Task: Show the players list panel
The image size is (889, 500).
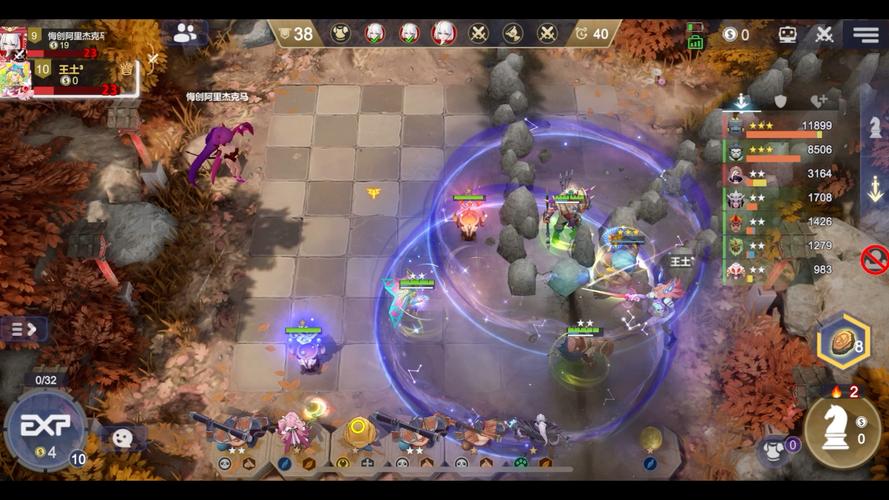Action: (185, 33)
